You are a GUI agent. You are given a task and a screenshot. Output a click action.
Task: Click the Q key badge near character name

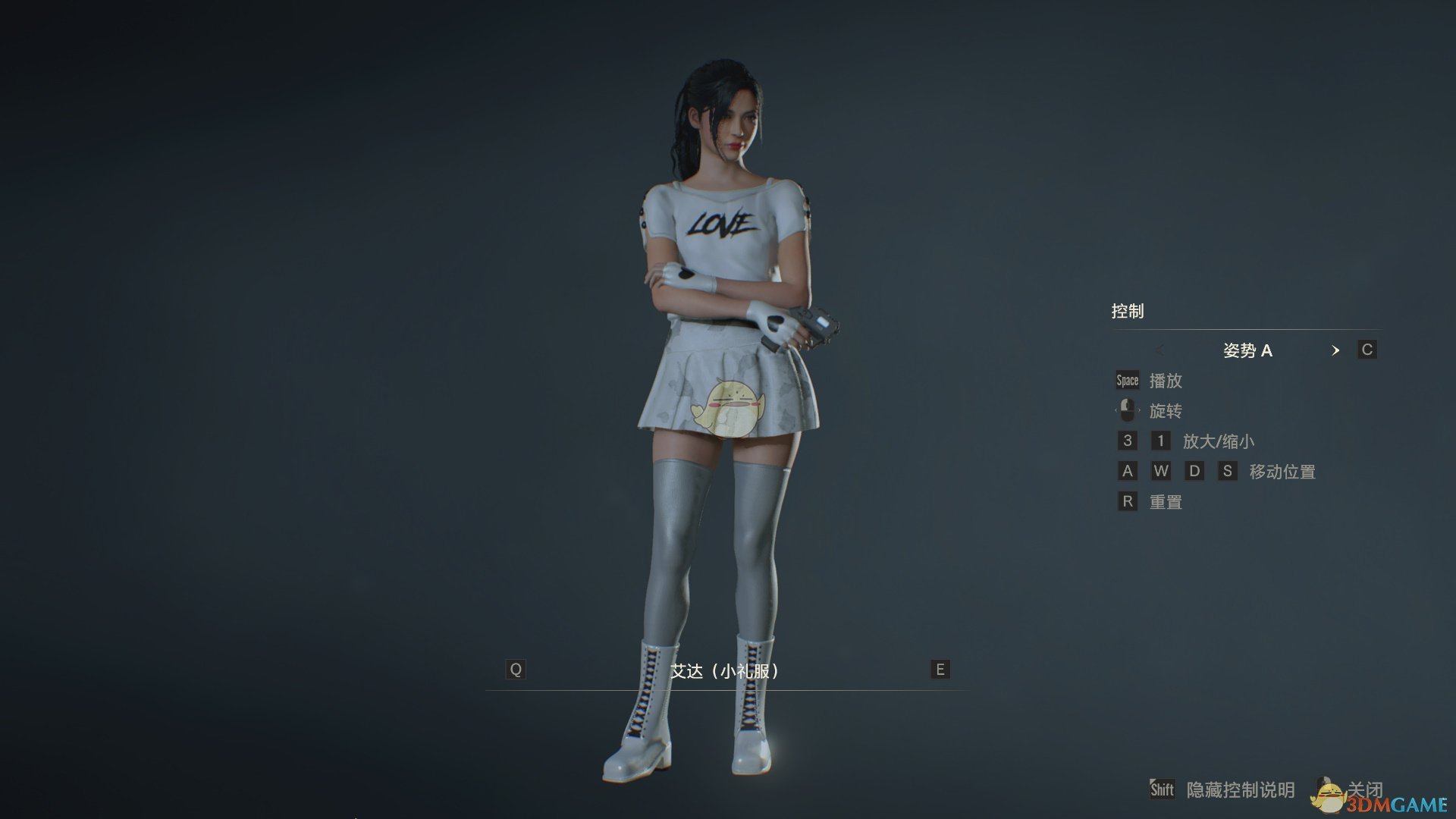[x=516, y=670]
